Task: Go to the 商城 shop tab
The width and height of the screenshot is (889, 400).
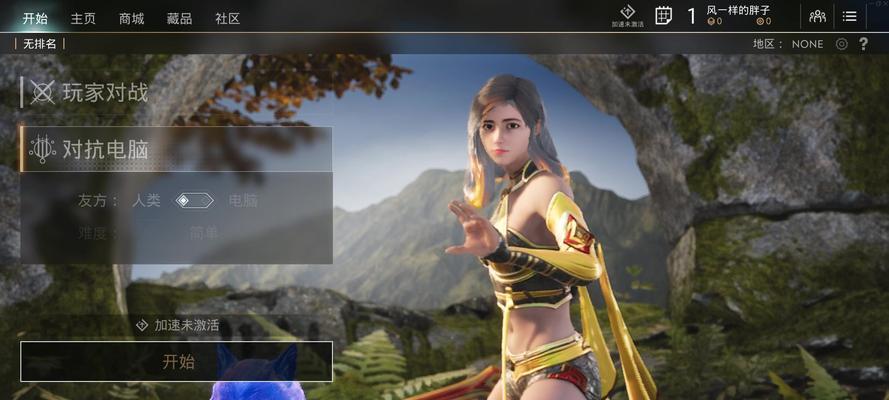Action: [x=131, y=19]
